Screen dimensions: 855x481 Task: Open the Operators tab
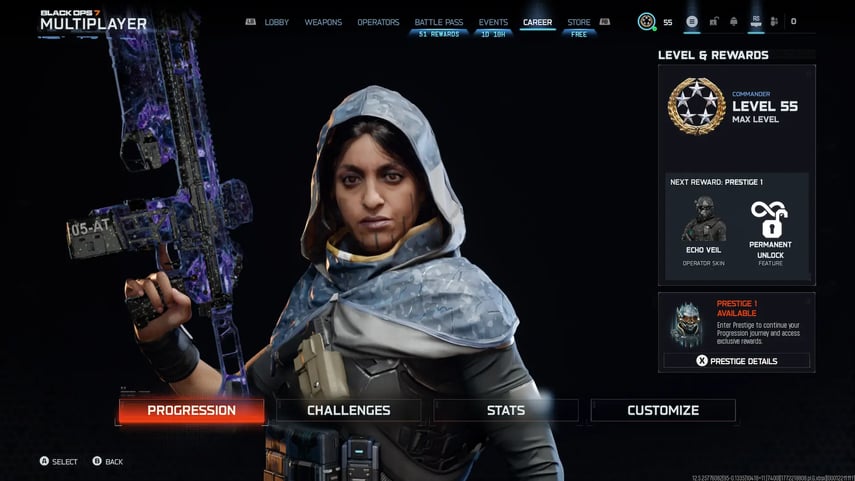[378, 22]
